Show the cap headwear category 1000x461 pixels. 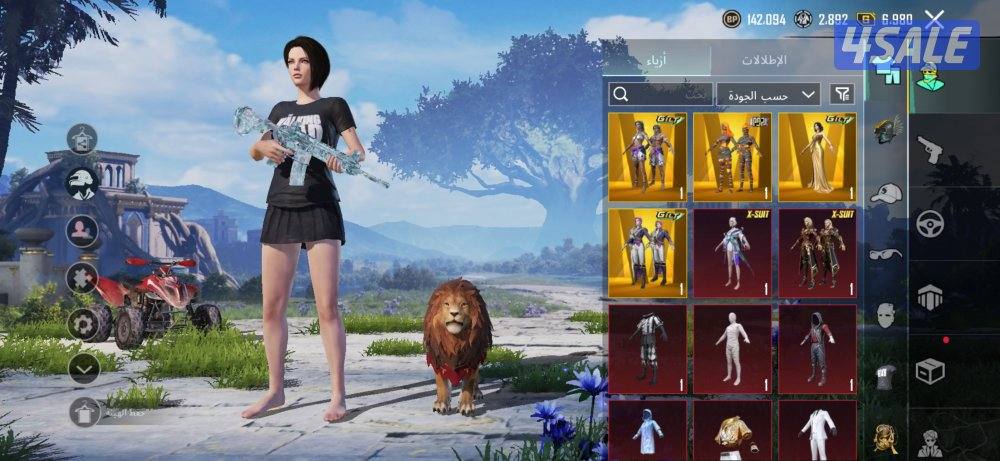tap(885, 194)
